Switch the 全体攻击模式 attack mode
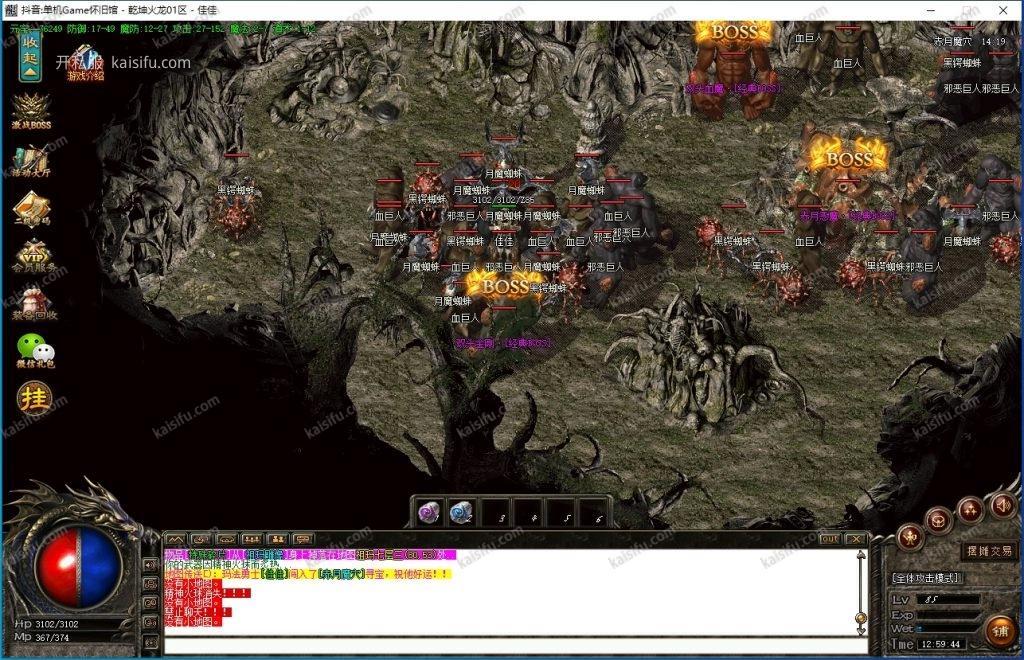The image size is (1024, 660). [x=926, y=578]
